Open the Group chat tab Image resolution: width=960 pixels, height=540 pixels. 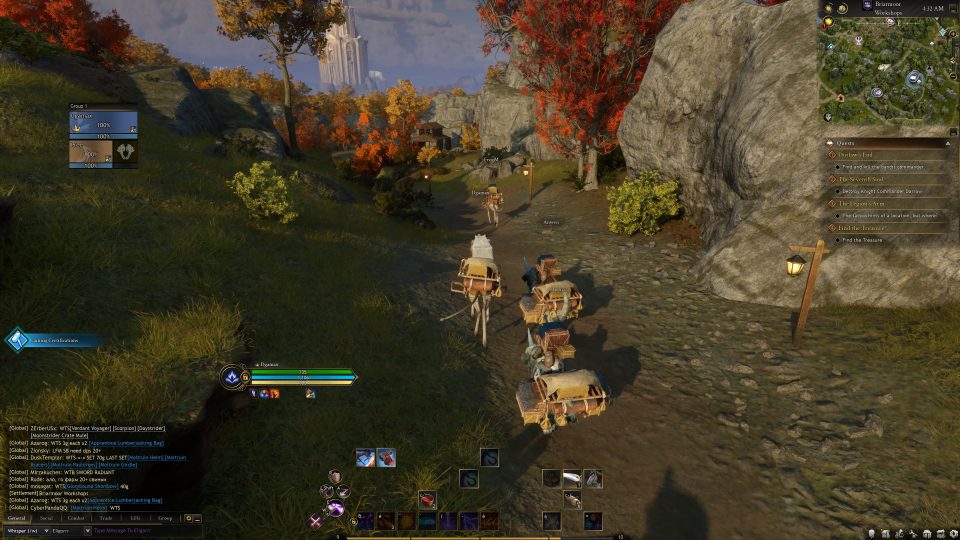(x=165, y=518)
